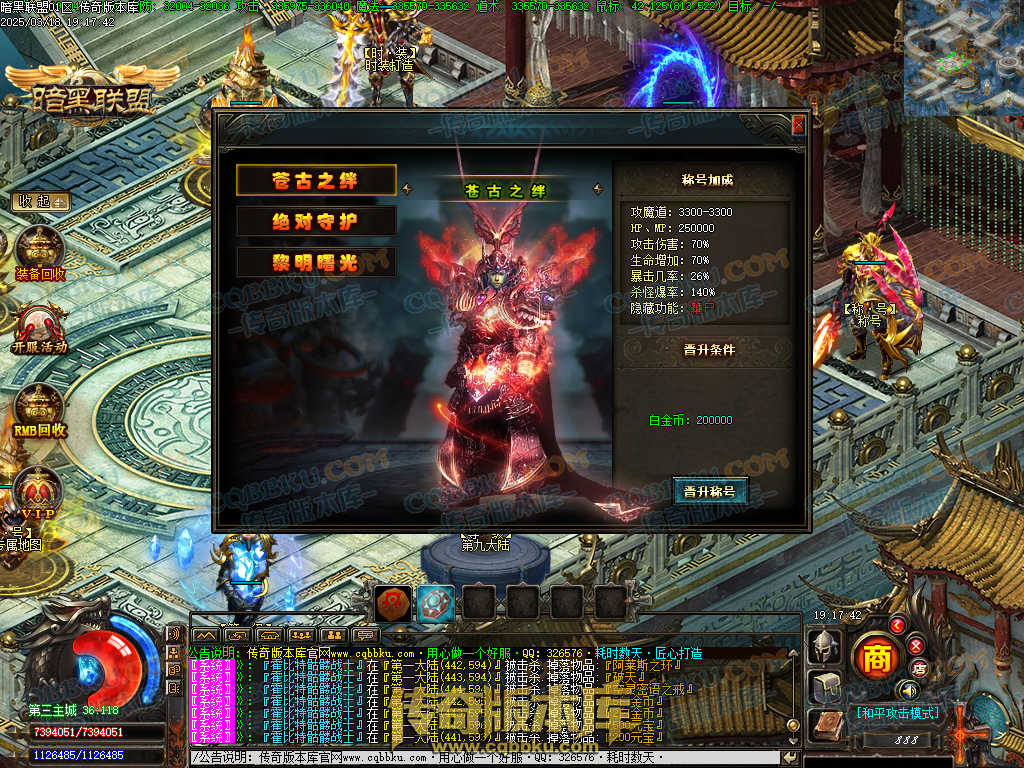This screenshot has height=768, width=1024.
Task: Open the RMB回收 recycle icon
Action: (40, 408)
